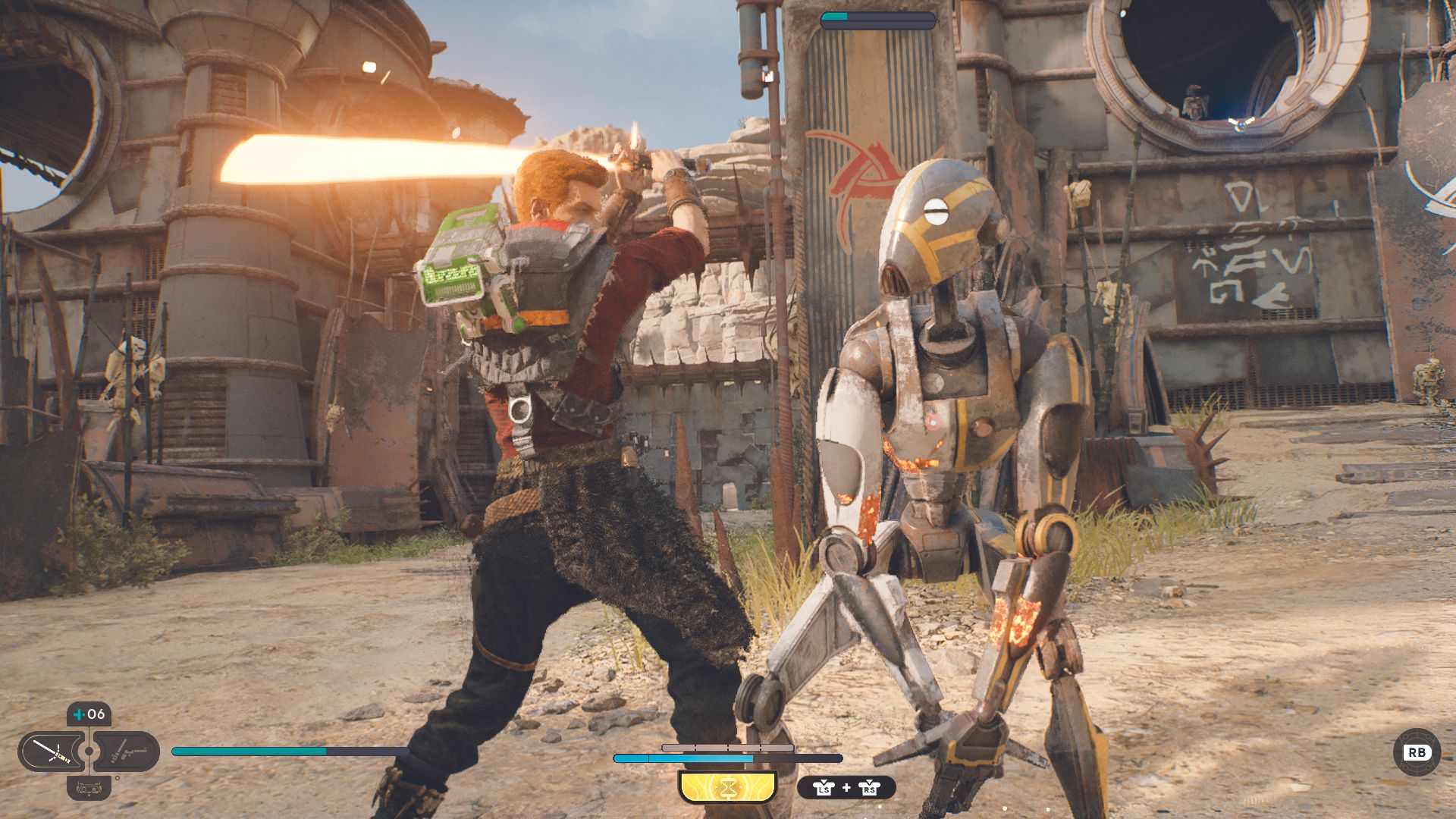Click the crossguard saber emblem in the left stance slot
Image resolution: width=1456 pixels, height=819 pixels.
[x=52, y=752]
